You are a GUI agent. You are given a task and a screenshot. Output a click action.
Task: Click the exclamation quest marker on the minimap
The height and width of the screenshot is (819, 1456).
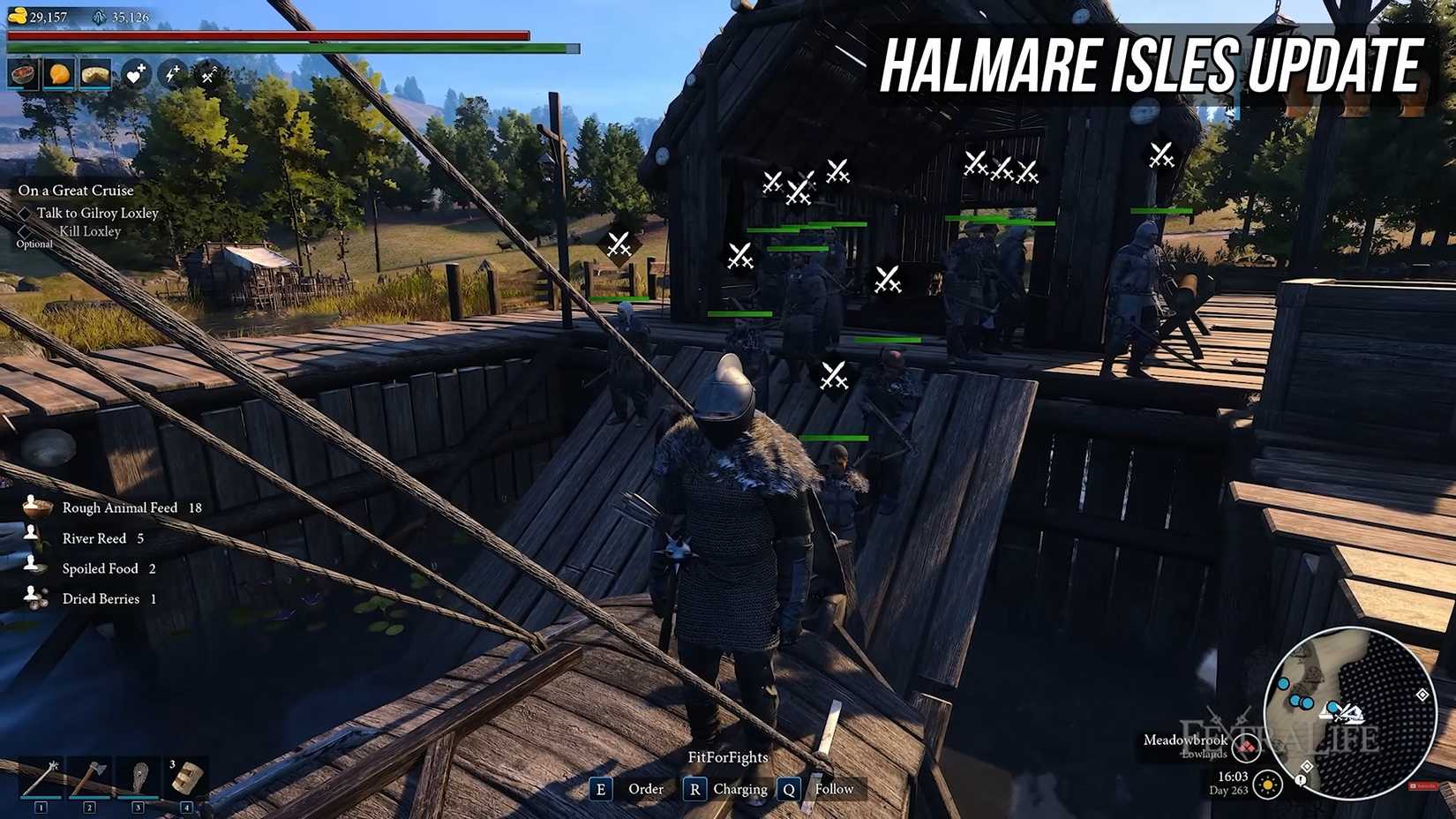(x=1301, y=780)
